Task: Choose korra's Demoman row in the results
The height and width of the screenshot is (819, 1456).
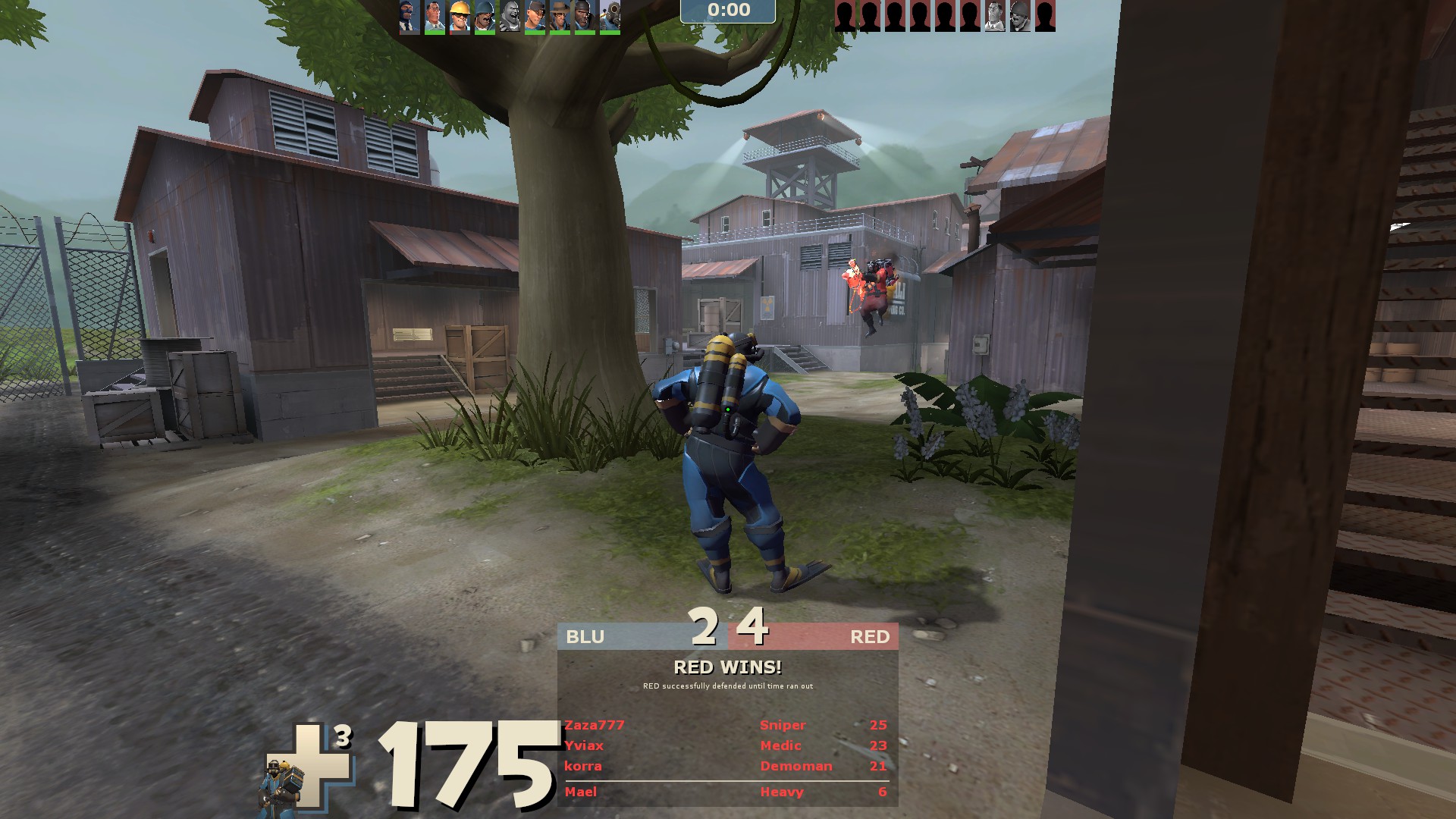Action: [x=726, y=767]
